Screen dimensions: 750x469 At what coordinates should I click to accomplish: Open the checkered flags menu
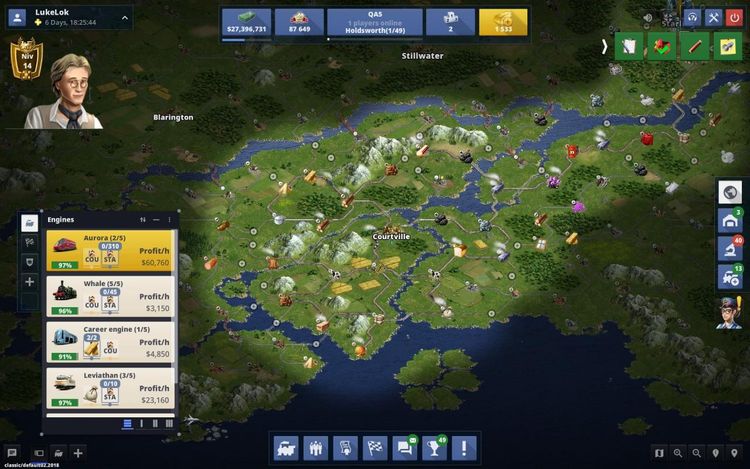tap(374, 448)
